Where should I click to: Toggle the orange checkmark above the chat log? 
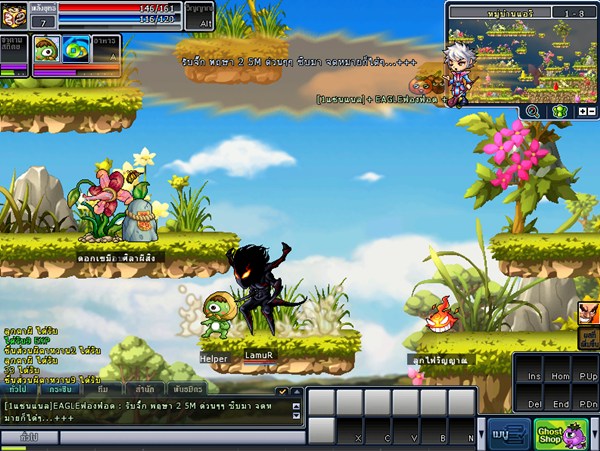283,390
